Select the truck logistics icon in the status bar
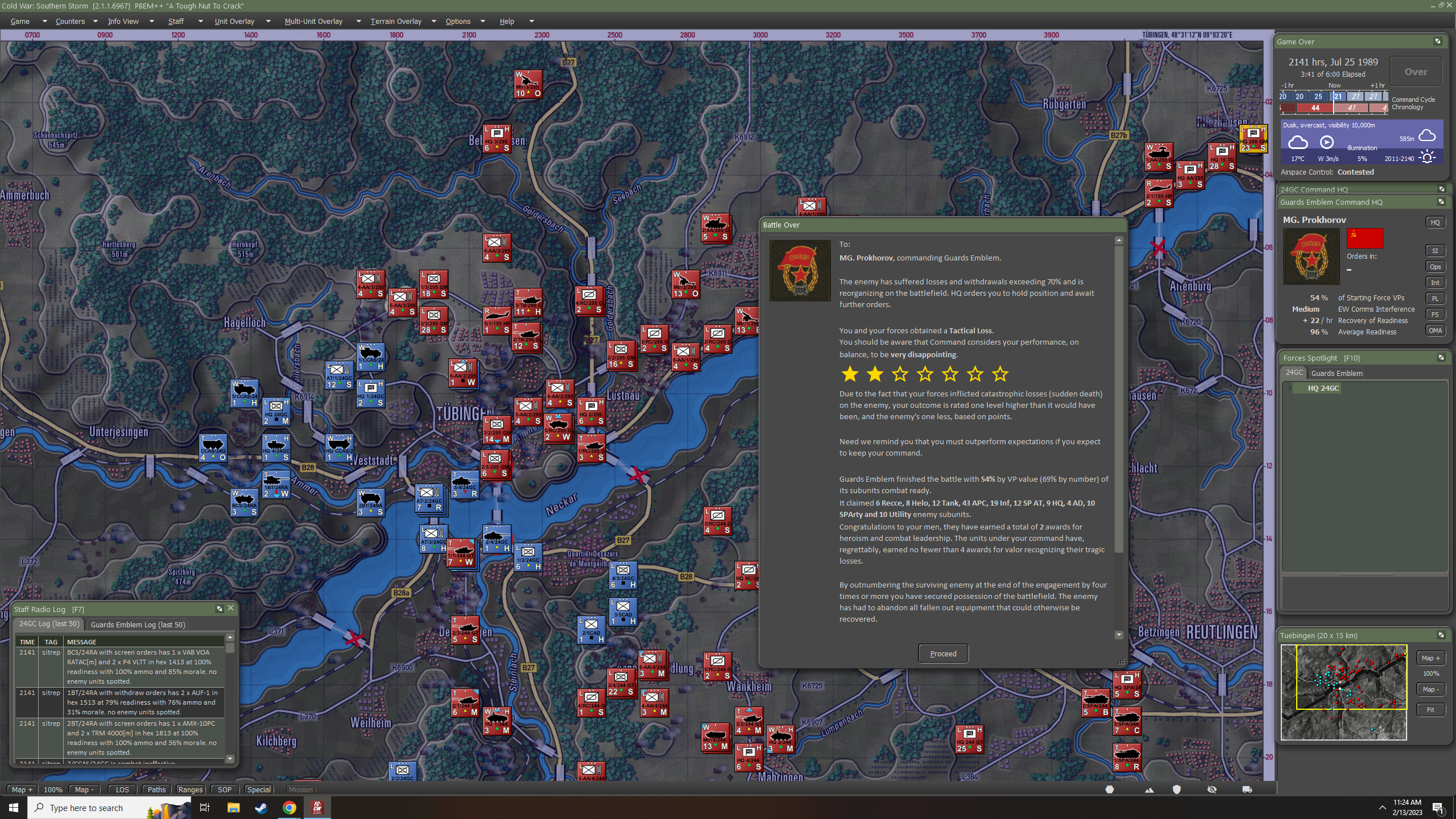 pos(1246,789)
